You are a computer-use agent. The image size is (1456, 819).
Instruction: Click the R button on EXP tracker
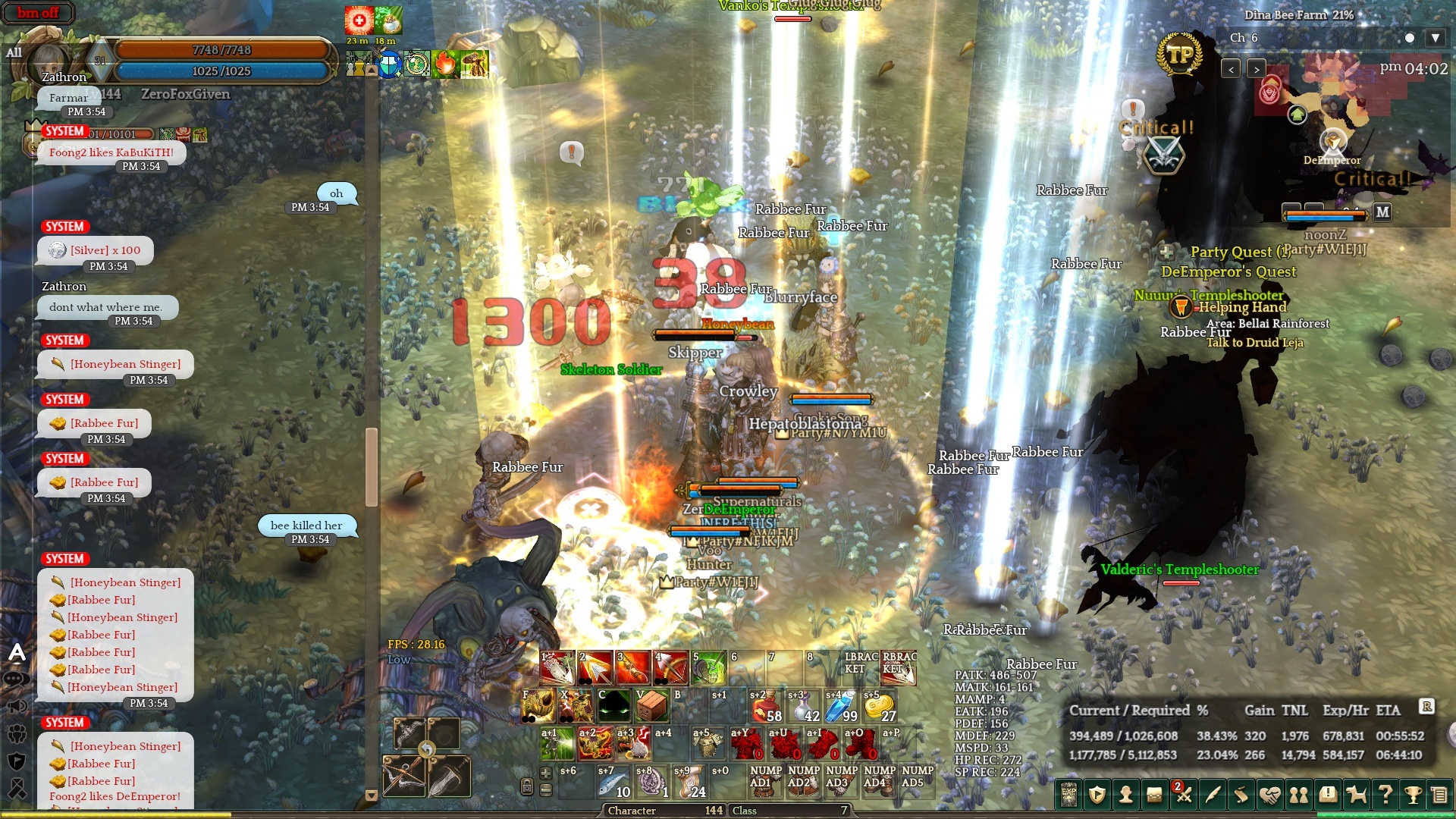pyautogui.click(x=1426, y=707)
